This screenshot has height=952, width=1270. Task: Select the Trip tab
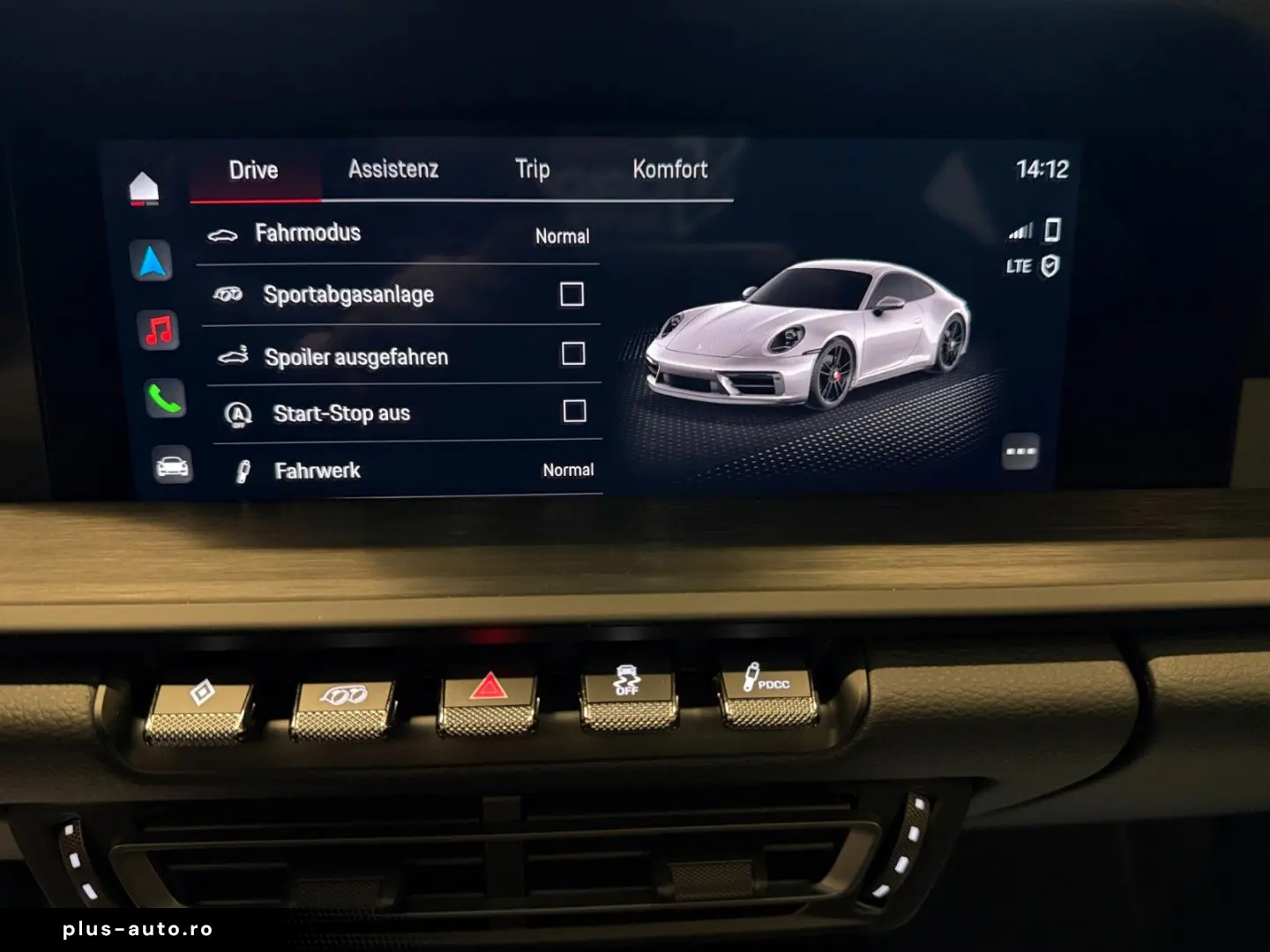(x=533, y=168)
